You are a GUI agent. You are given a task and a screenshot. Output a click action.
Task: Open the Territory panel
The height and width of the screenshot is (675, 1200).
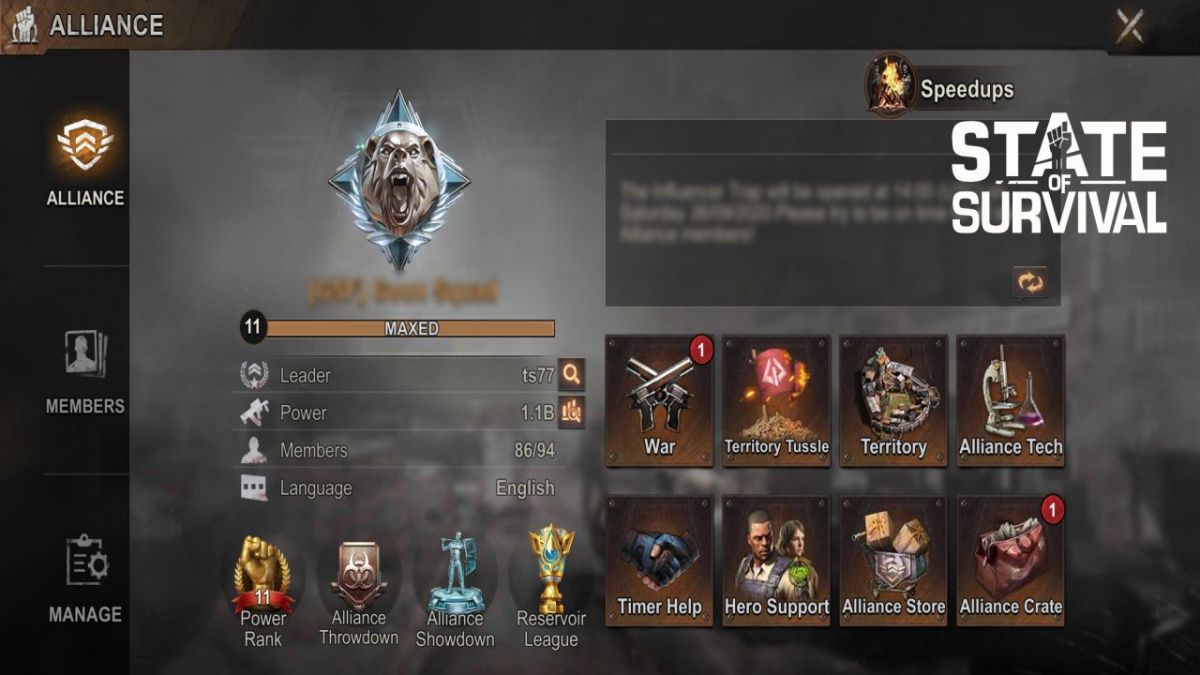click(x=893, y=400)
